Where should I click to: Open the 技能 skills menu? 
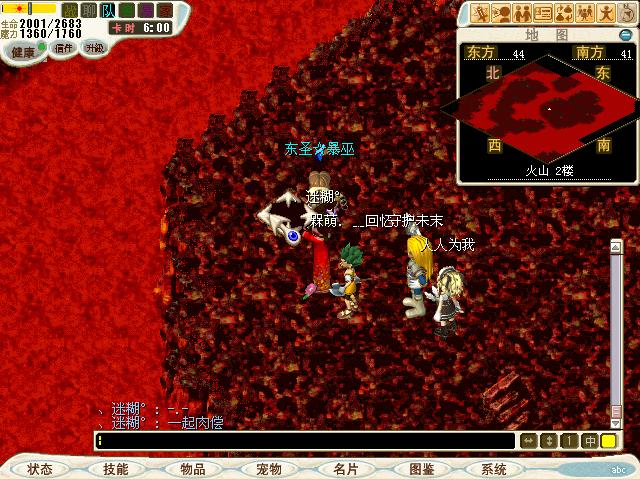coord(116,469)
